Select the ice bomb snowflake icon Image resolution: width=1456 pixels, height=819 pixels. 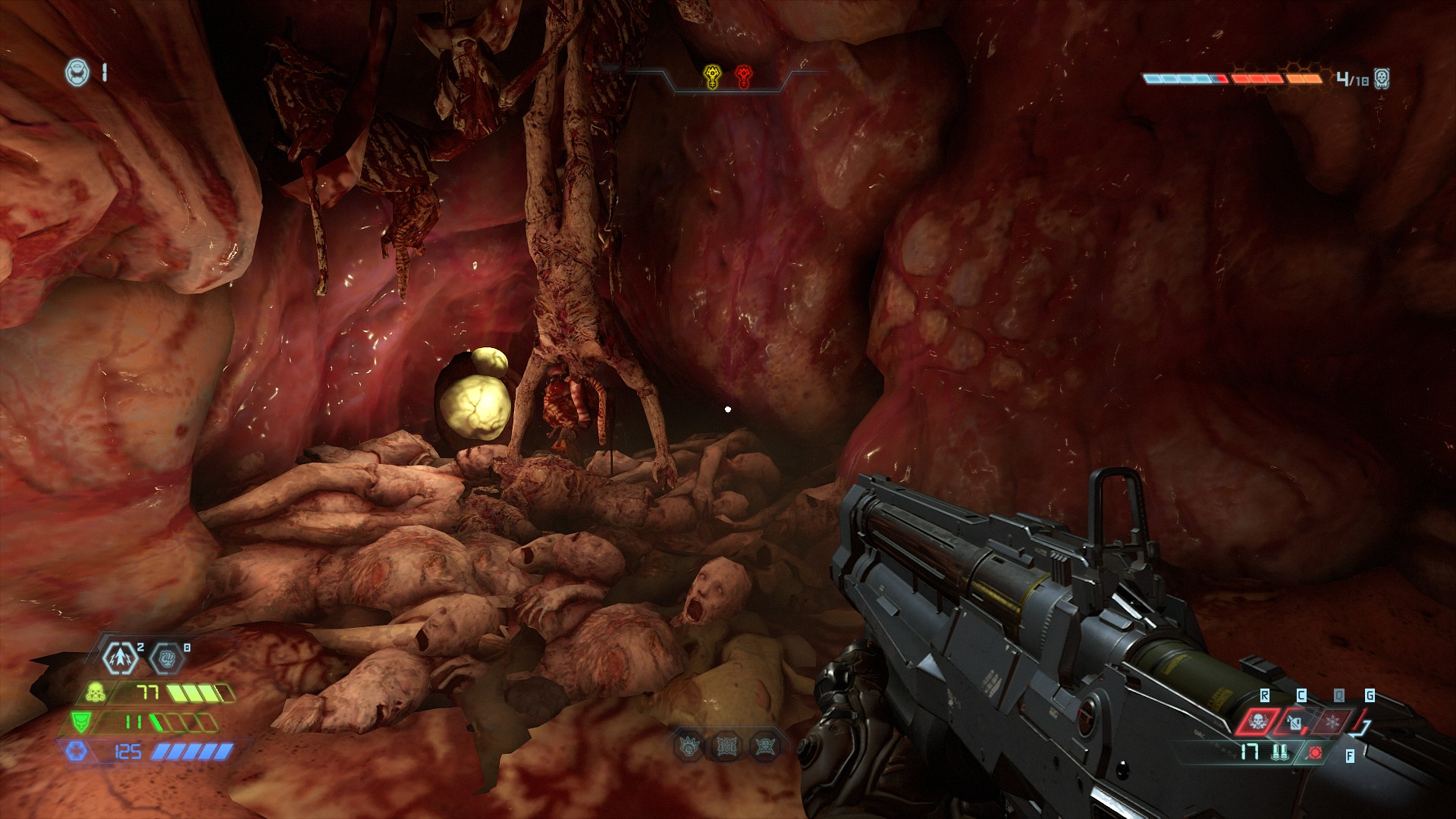coord(1333,721)
